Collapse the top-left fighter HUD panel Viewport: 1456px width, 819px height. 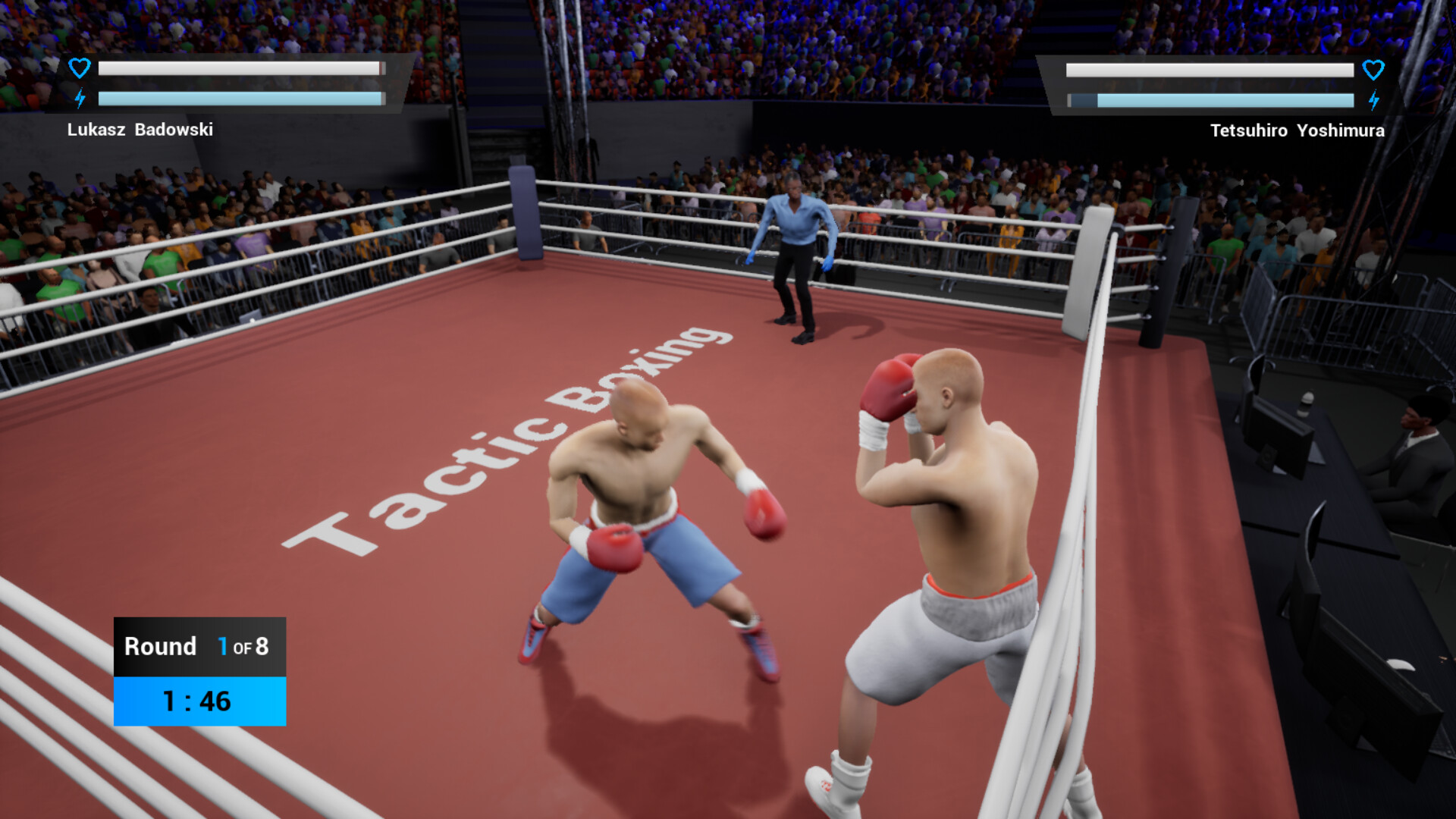coord(227,83)
